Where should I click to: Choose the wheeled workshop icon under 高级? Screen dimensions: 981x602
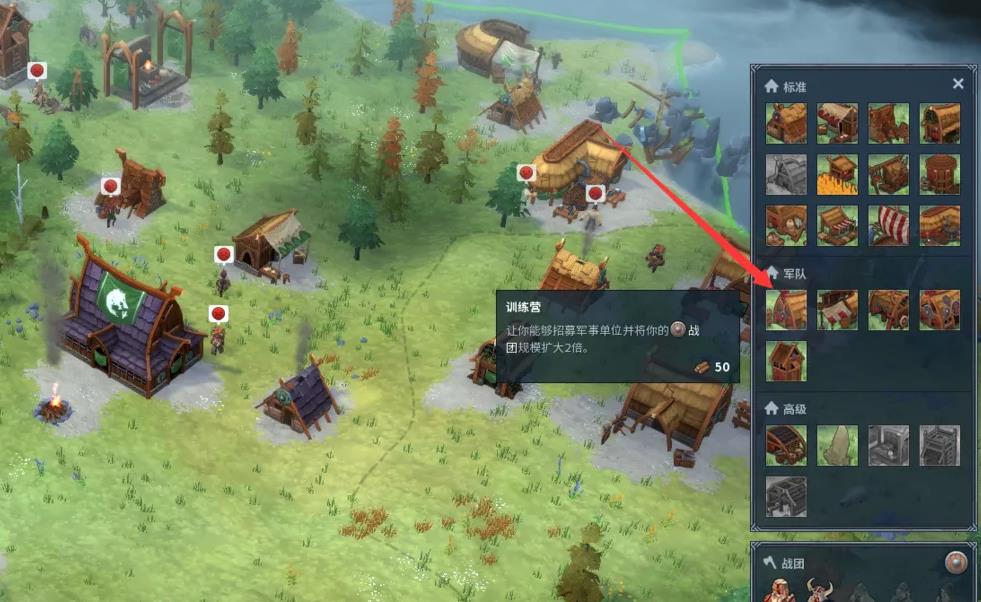point(786,445)
